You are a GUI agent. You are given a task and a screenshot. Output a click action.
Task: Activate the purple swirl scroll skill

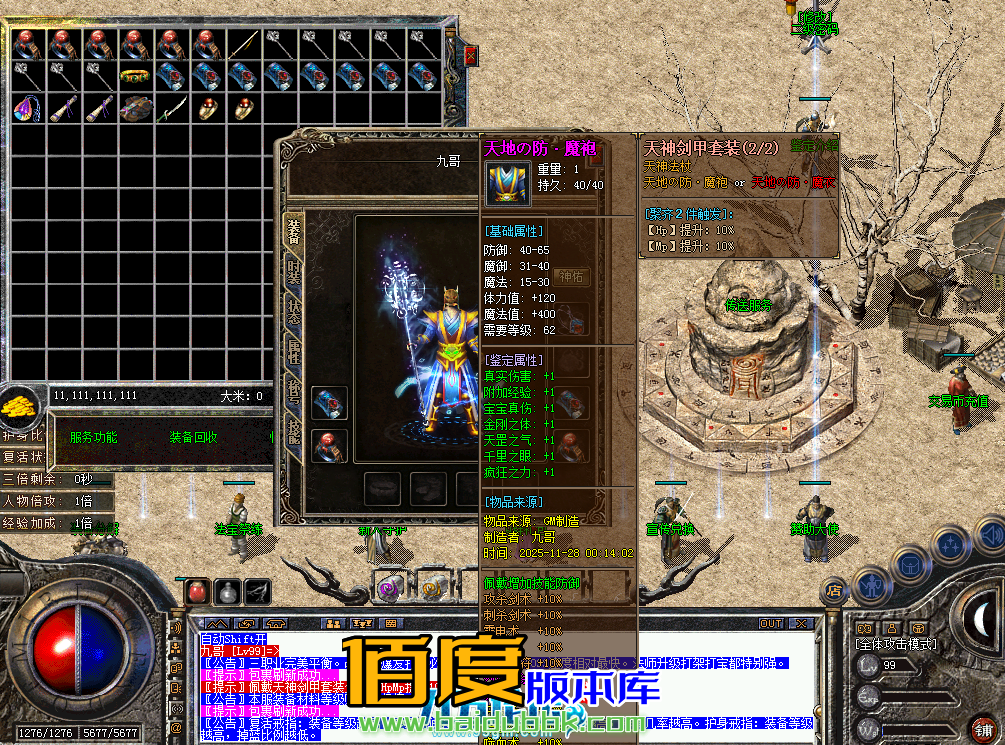pos(389,584)
